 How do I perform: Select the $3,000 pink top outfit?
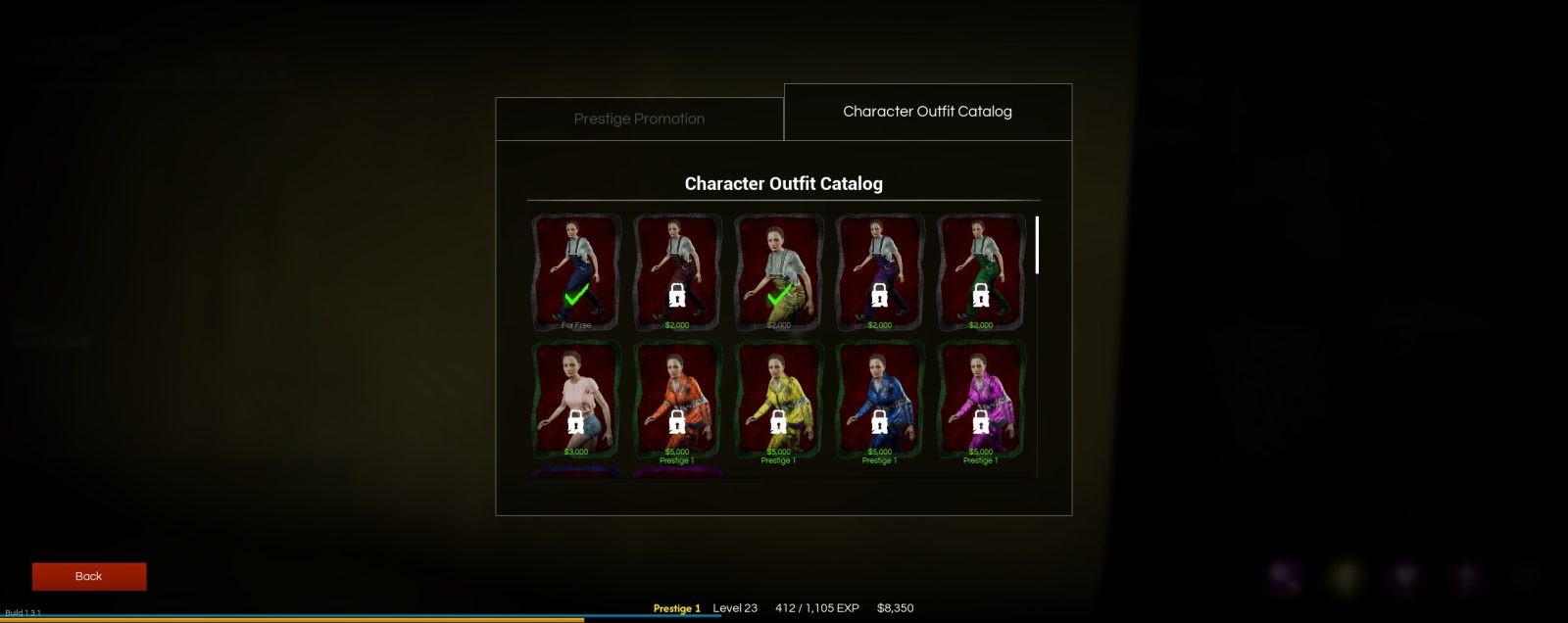click(576, 400)
